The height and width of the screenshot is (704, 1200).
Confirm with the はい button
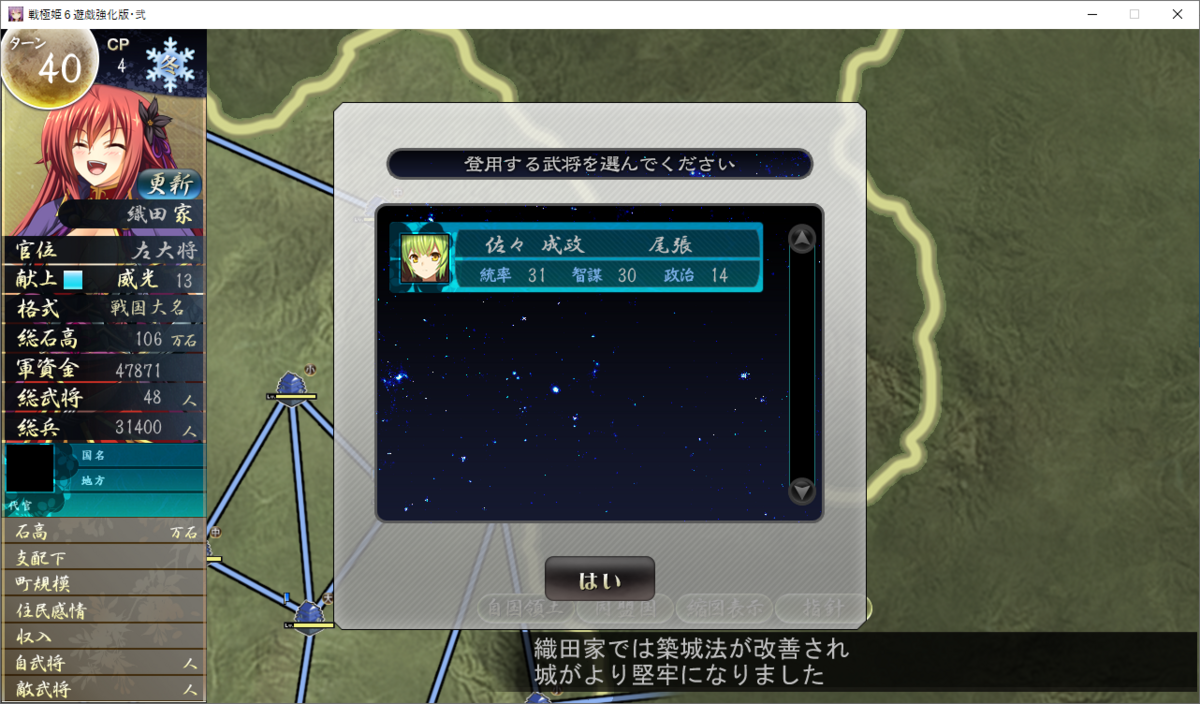[600, 580]
